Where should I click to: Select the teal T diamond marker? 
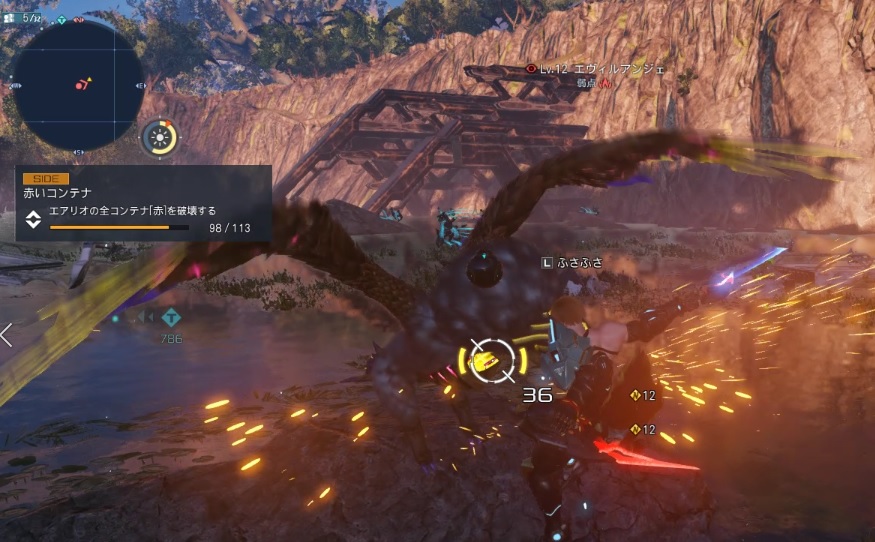172,317
